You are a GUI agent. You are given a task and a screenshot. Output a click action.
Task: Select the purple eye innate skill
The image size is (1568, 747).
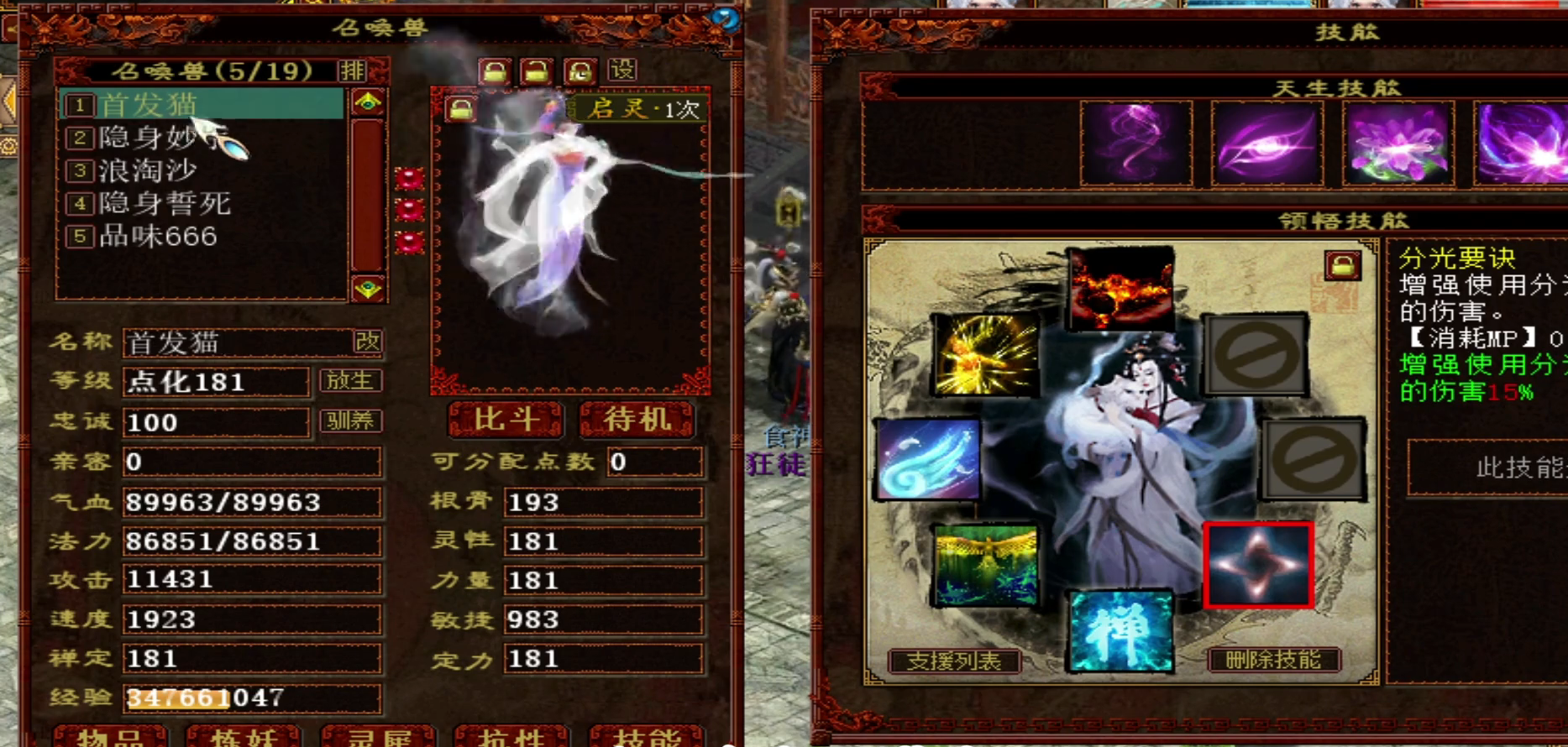(x=1266, y=144)
